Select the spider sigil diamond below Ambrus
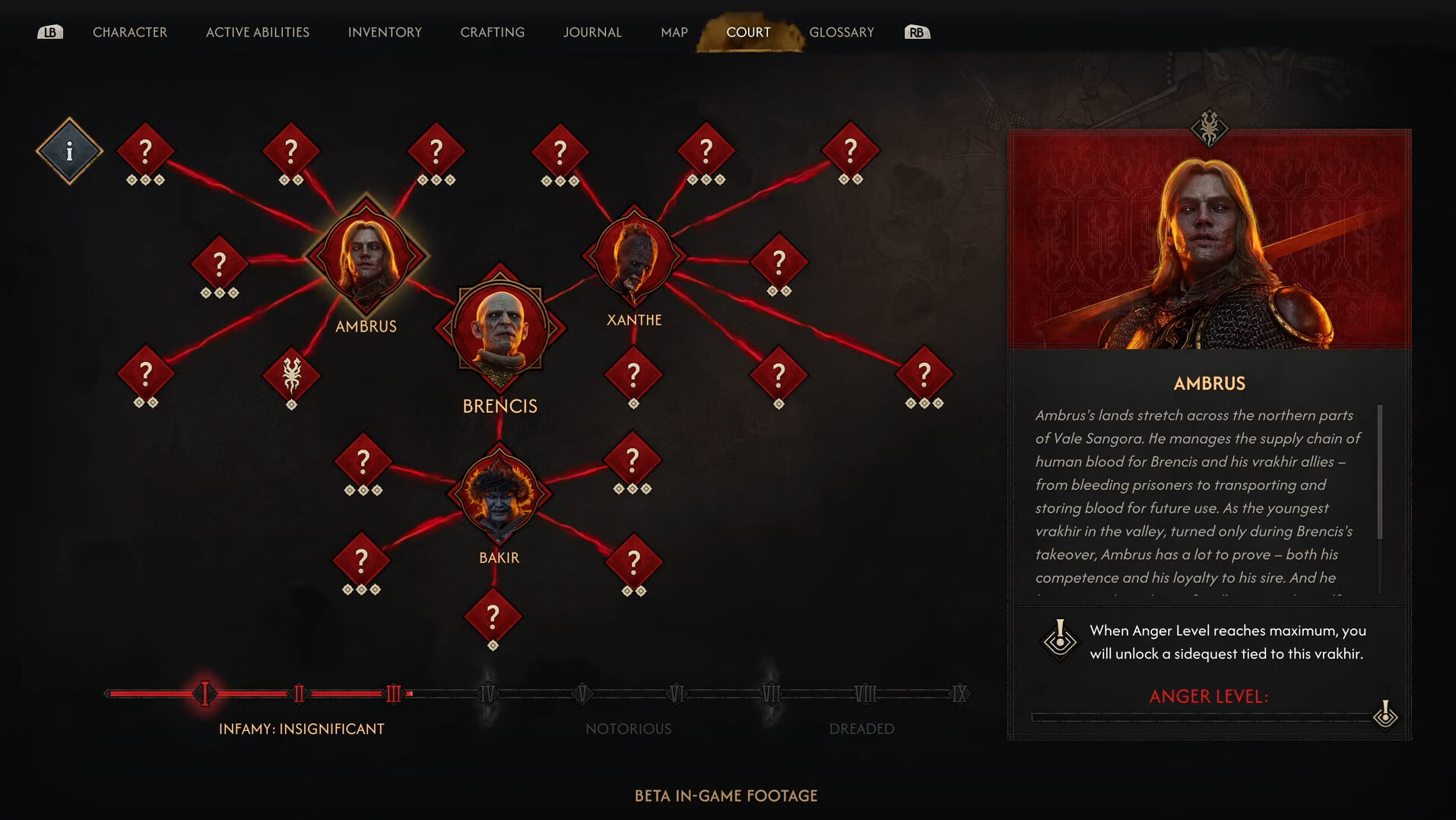 pyautogui.click(x=293, y=374)
